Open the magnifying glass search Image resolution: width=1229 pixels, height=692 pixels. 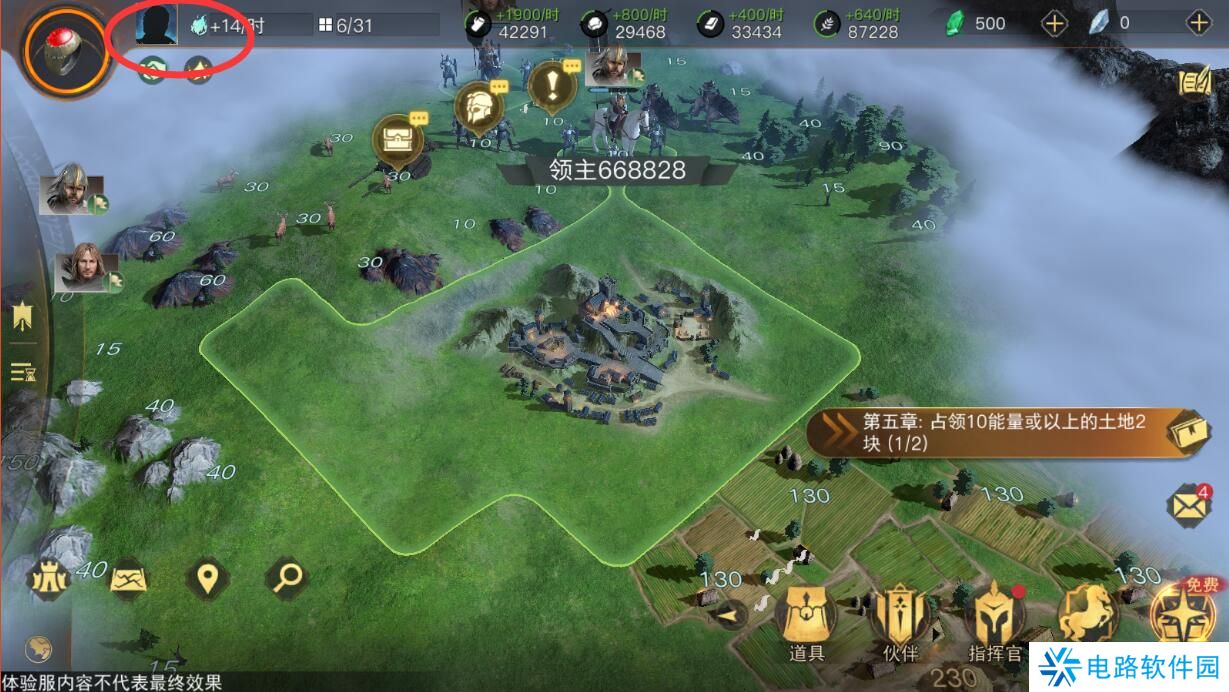288,577
